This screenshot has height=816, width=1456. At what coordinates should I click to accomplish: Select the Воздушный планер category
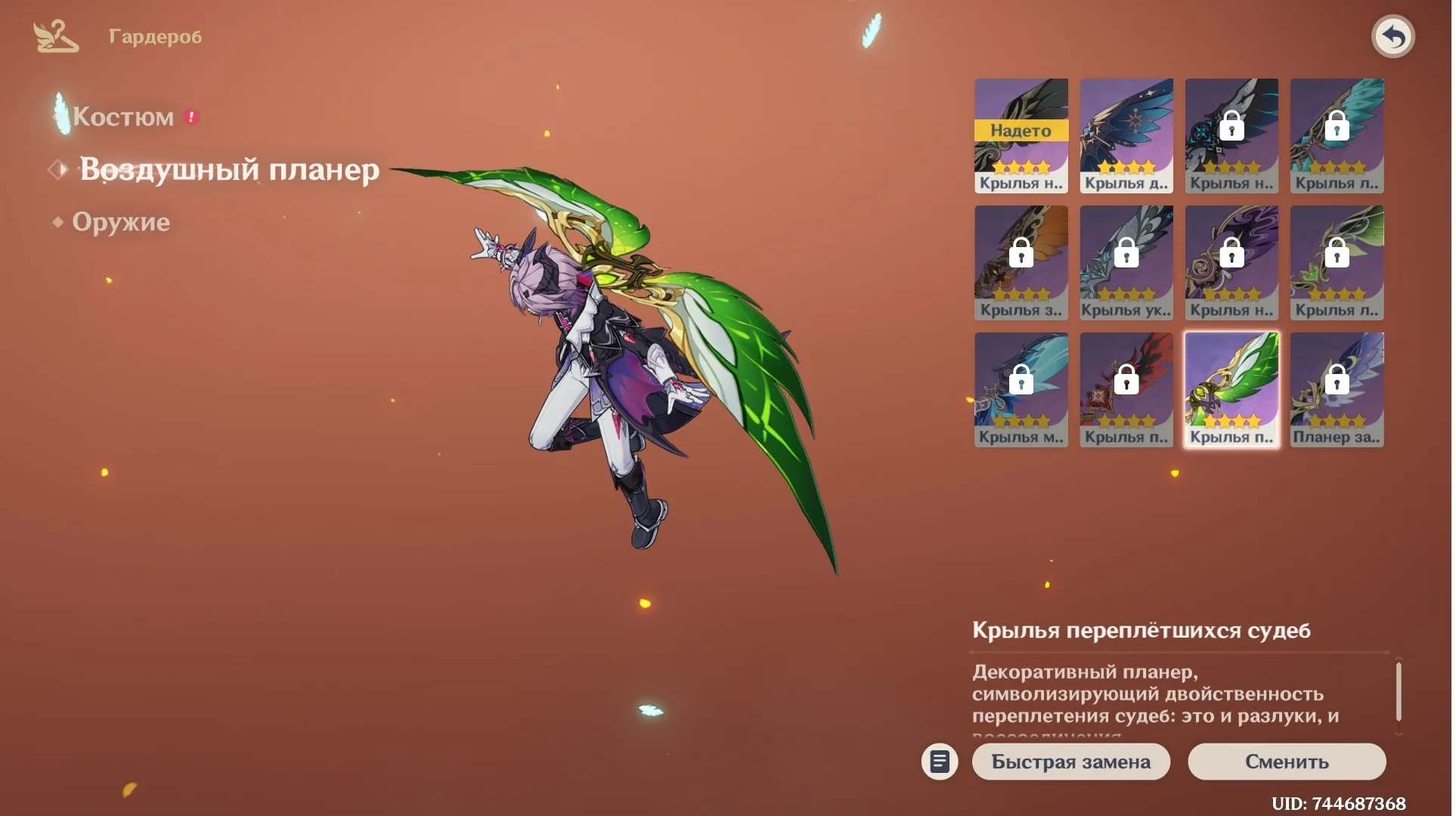point(229,169)
